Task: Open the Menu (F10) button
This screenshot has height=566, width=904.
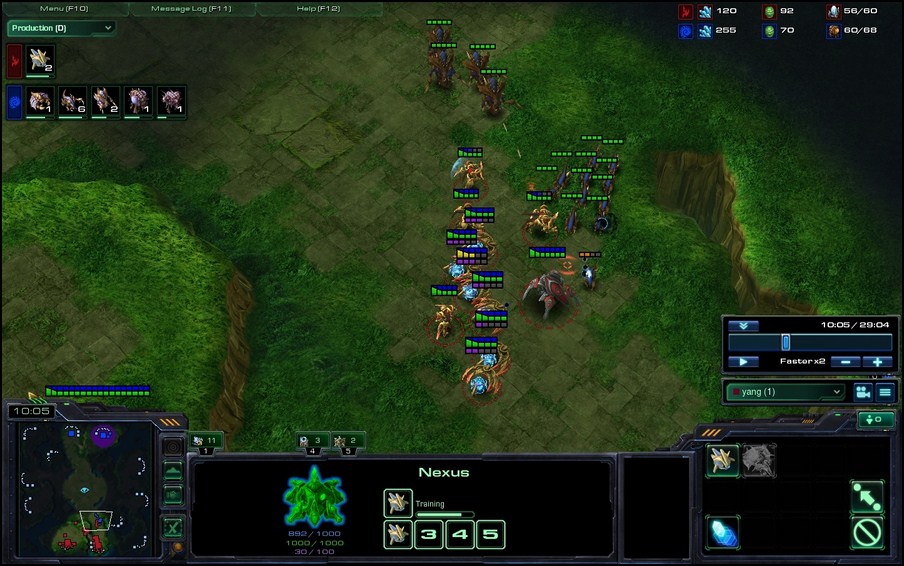Action: coord(65,8)
